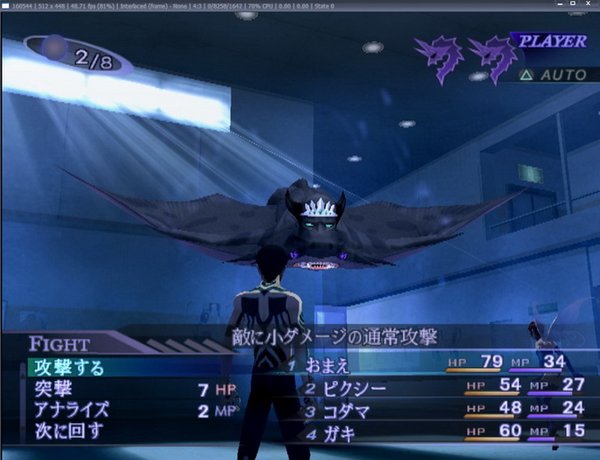Select party member おまえ

(329, 365)
